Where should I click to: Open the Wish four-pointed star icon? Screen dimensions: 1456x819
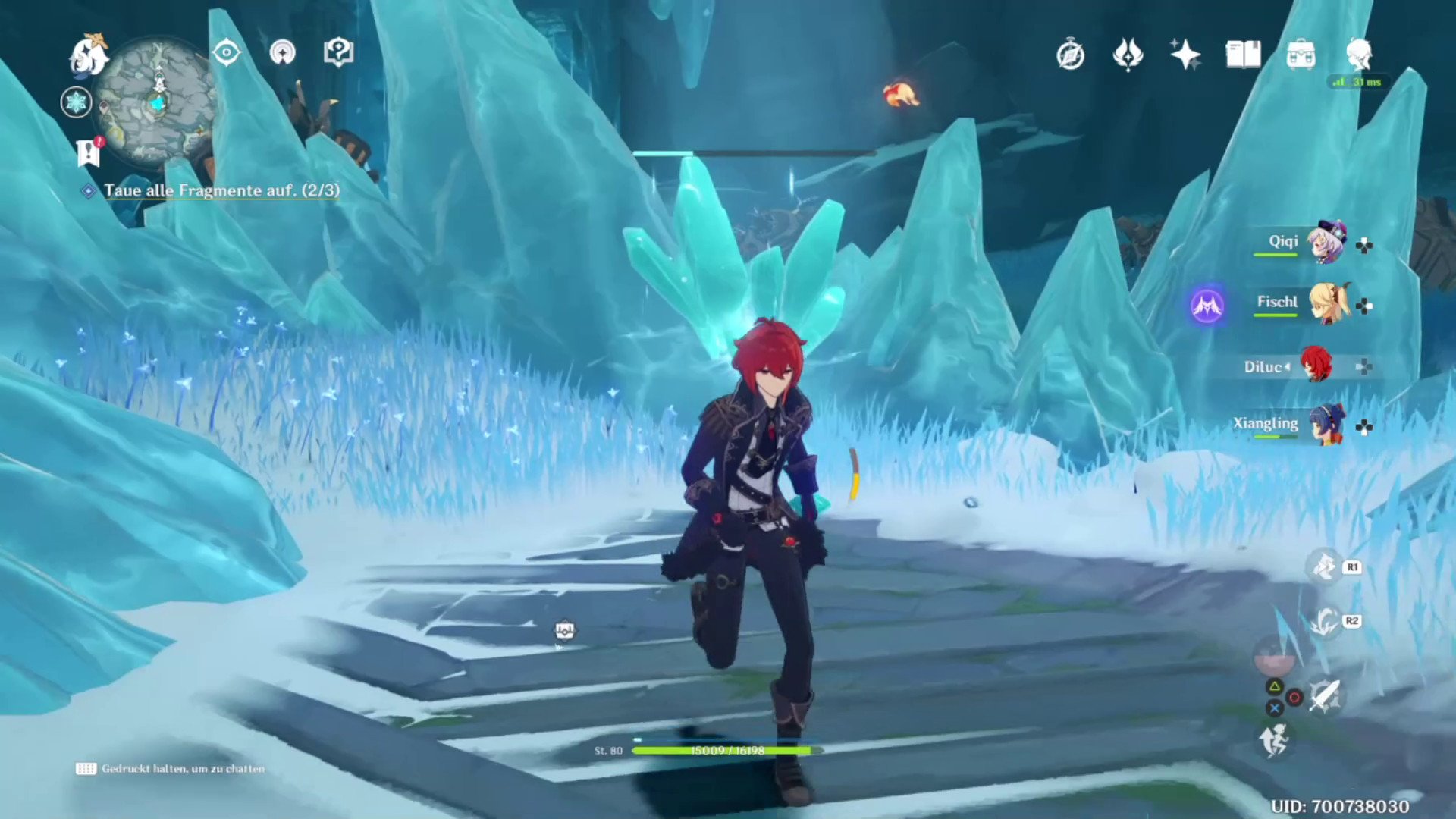tap(1185, 55)
